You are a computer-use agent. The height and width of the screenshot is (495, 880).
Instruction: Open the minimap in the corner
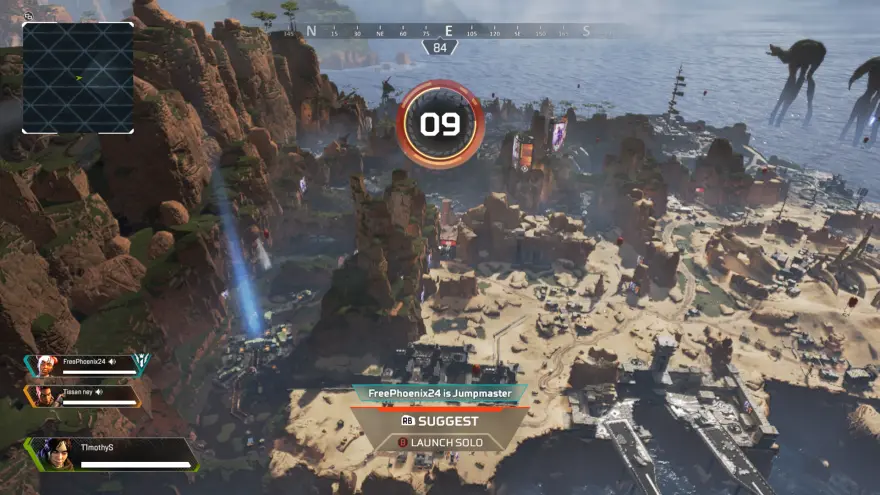78,78
